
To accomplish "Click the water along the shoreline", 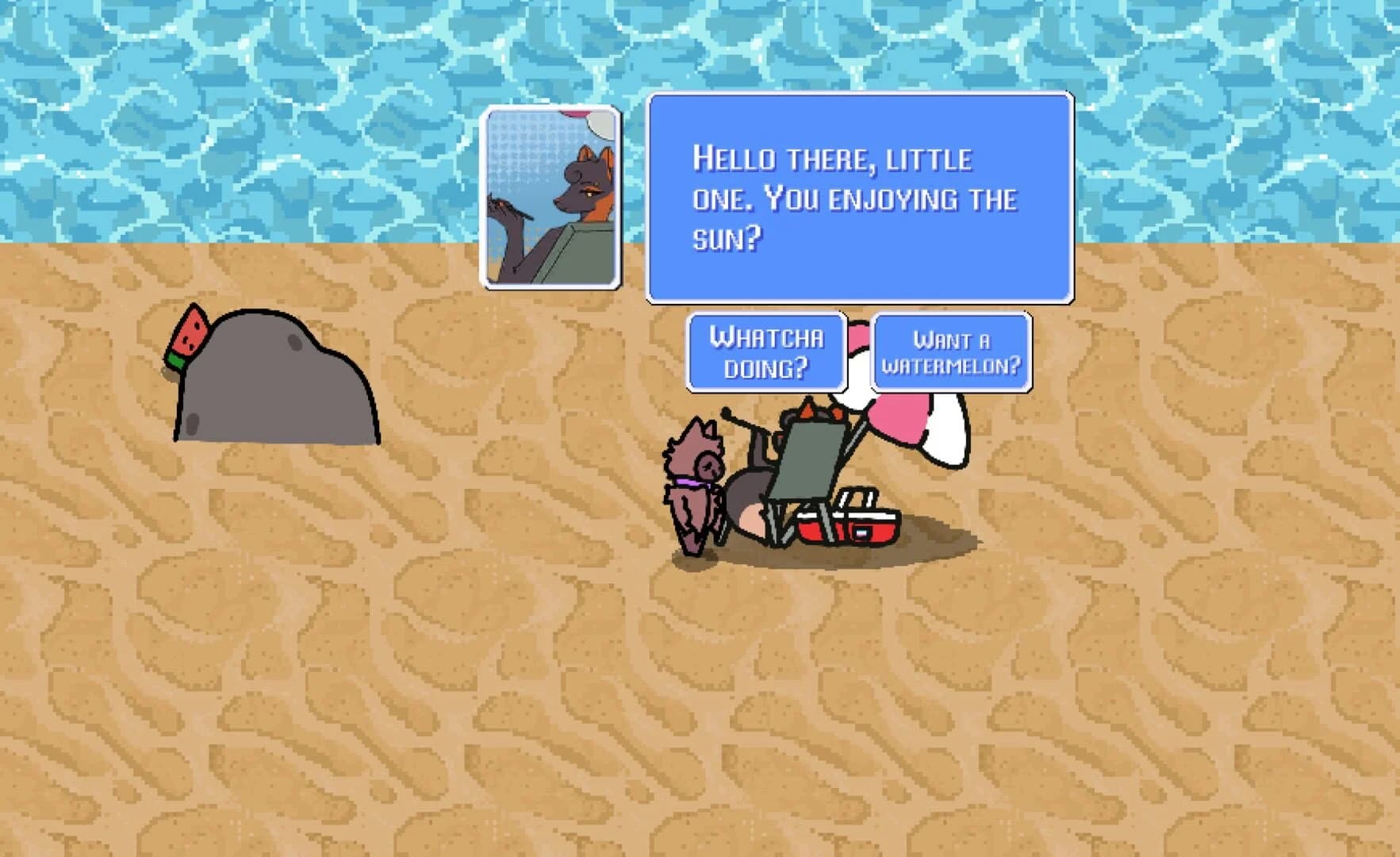I will click(238, 230).
